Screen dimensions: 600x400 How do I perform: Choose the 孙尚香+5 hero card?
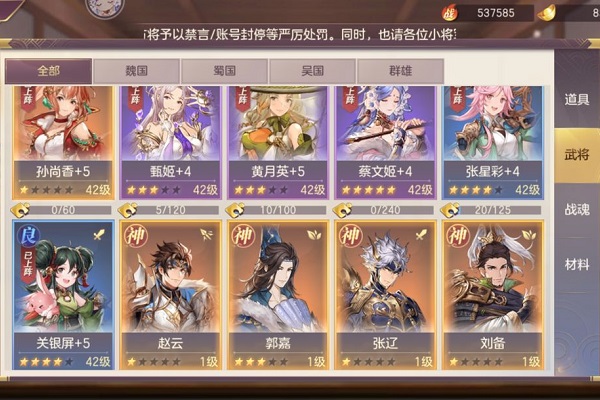[x=63, y=140]
